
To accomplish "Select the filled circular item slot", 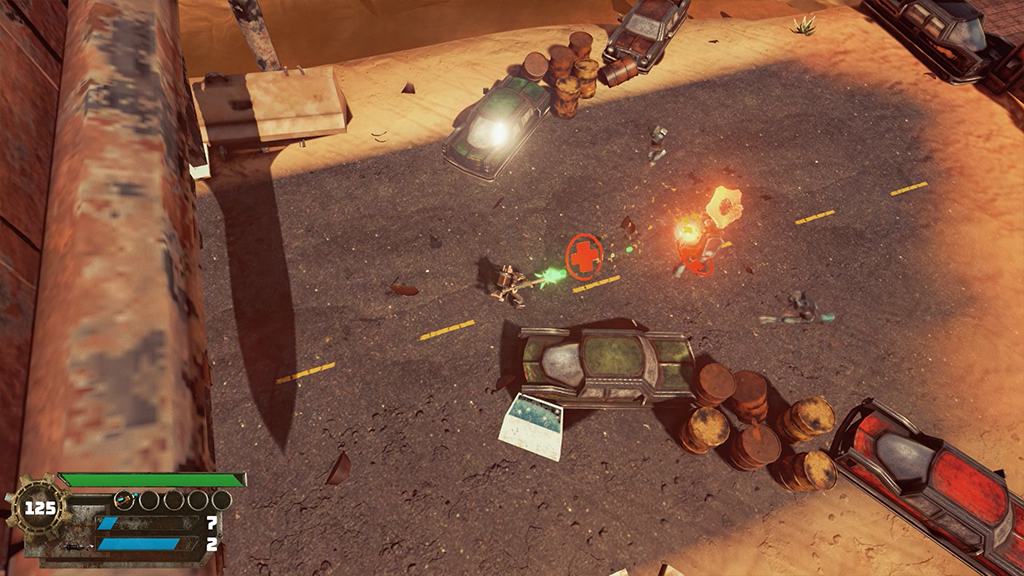I will 125,499.
